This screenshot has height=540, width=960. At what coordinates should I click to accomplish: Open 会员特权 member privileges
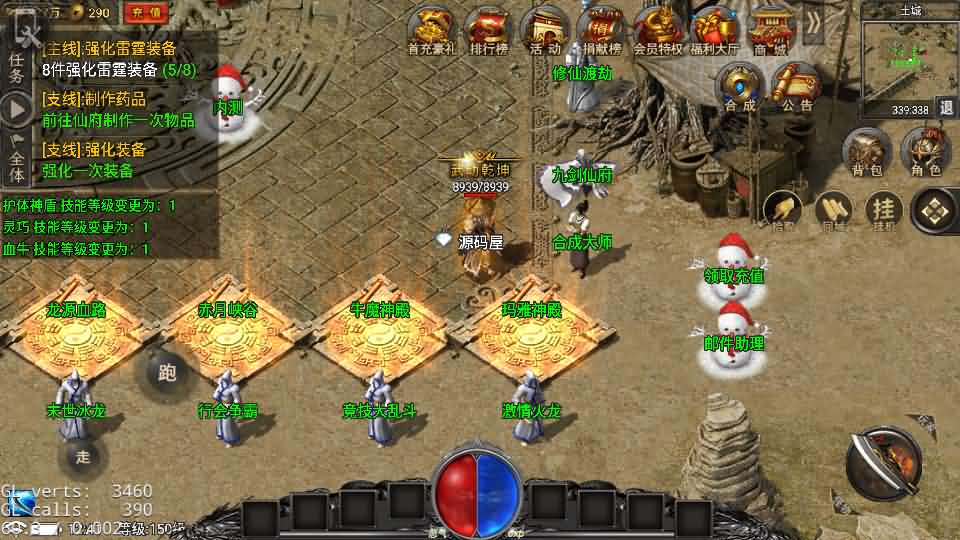658,30
